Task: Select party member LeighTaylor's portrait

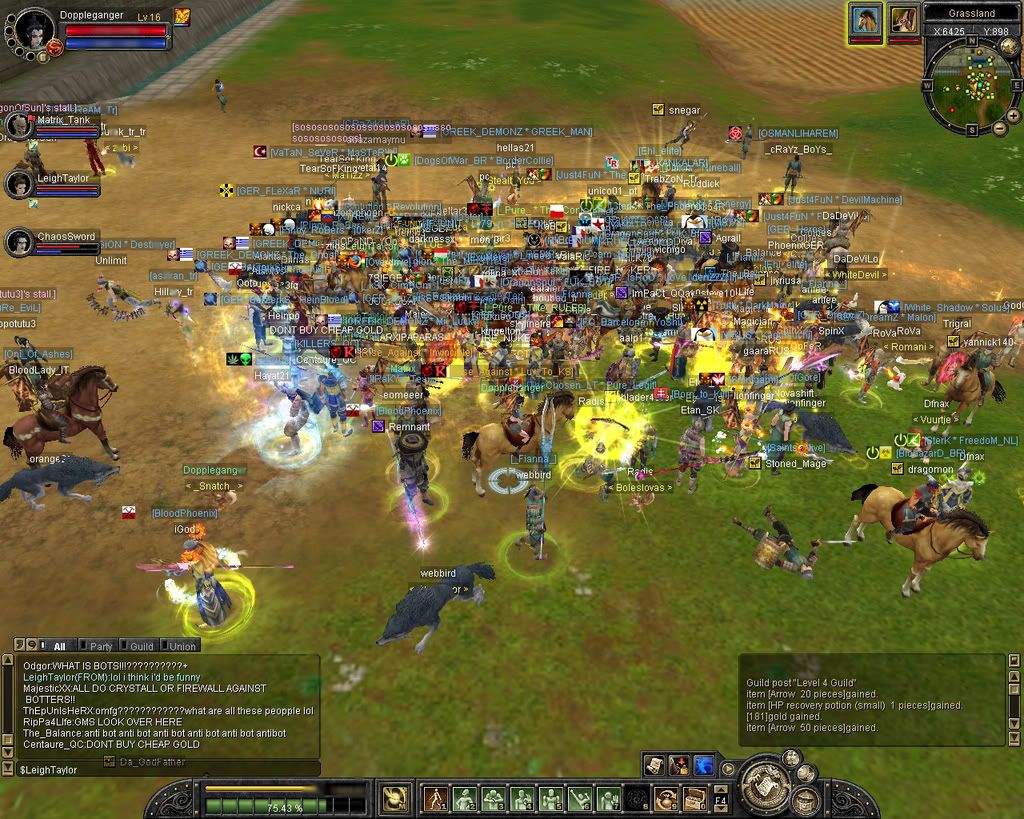Action: click(18, 184)
